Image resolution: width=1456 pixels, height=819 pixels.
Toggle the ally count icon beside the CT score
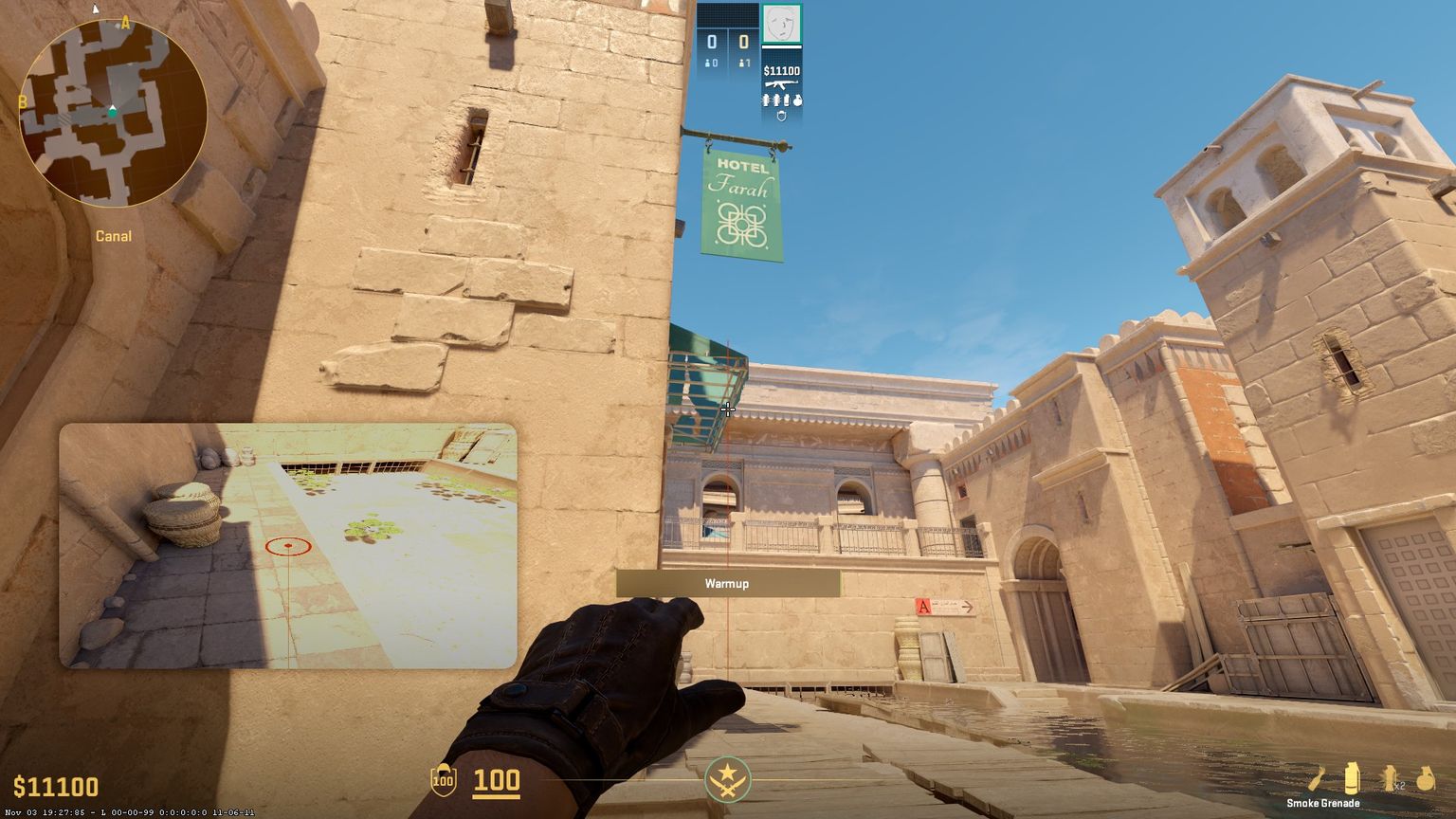[x=707, y=62]
